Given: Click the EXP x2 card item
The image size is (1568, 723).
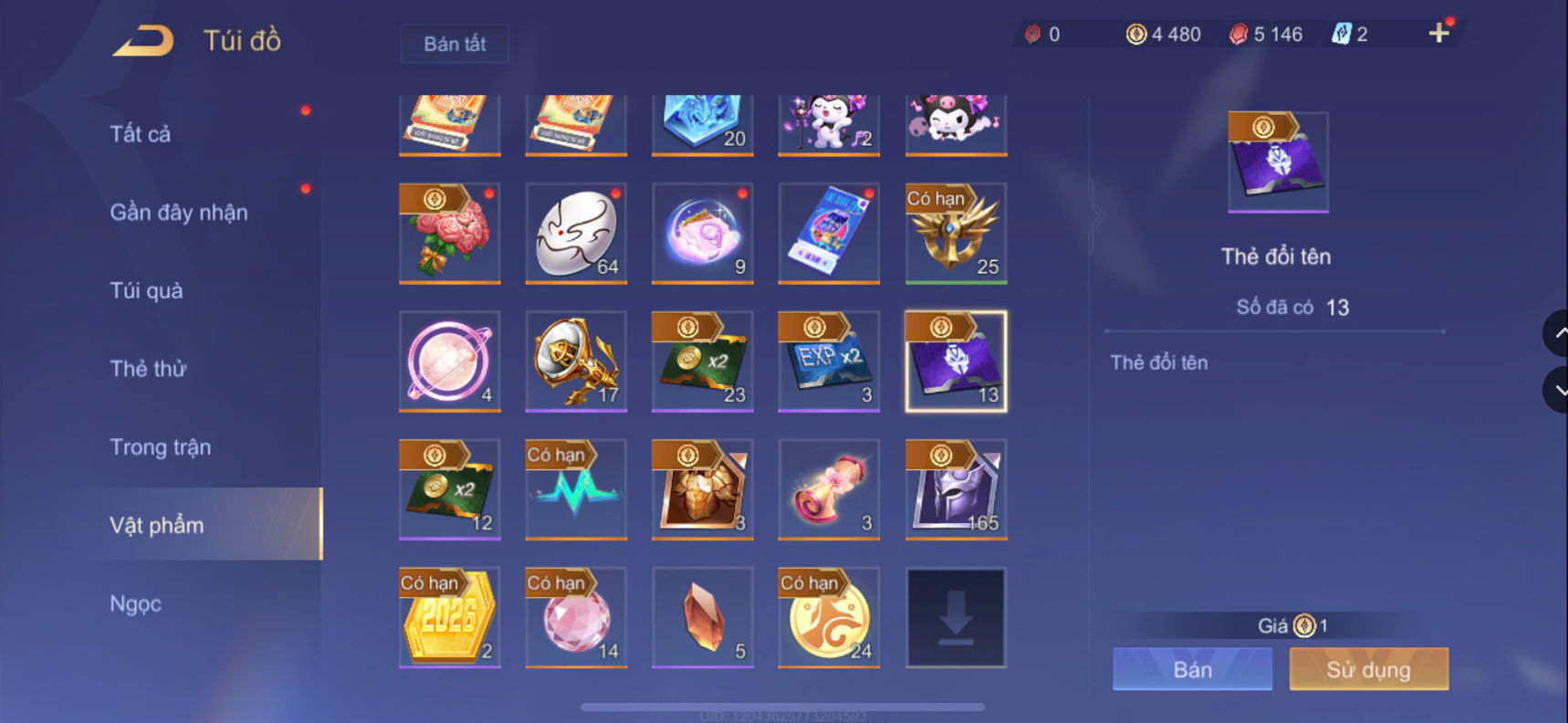Looking at the screenshot, I should click(x=829, y=361).
